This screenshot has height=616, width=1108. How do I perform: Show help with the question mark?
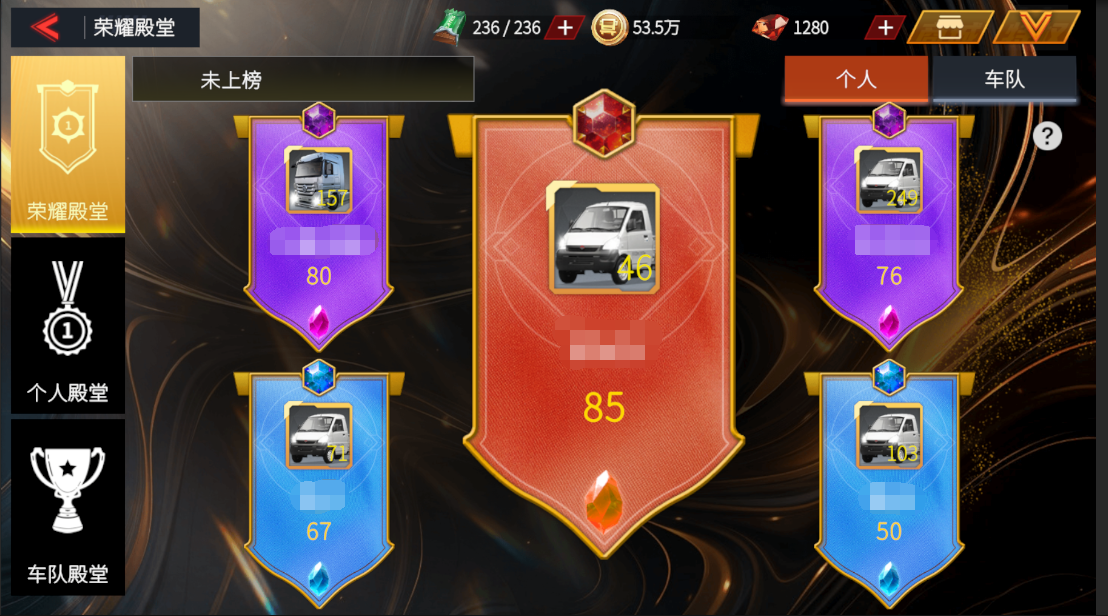pos(1047,136)
